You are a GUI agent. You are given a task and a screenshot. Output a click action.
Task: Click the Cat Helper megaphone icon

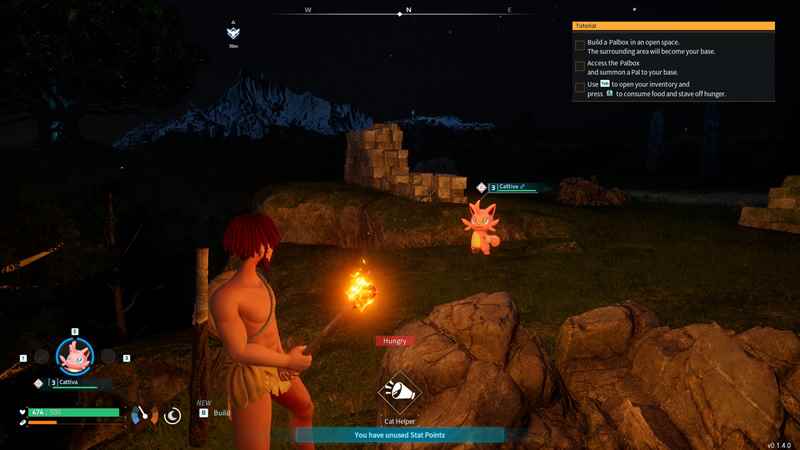[400, 393]
